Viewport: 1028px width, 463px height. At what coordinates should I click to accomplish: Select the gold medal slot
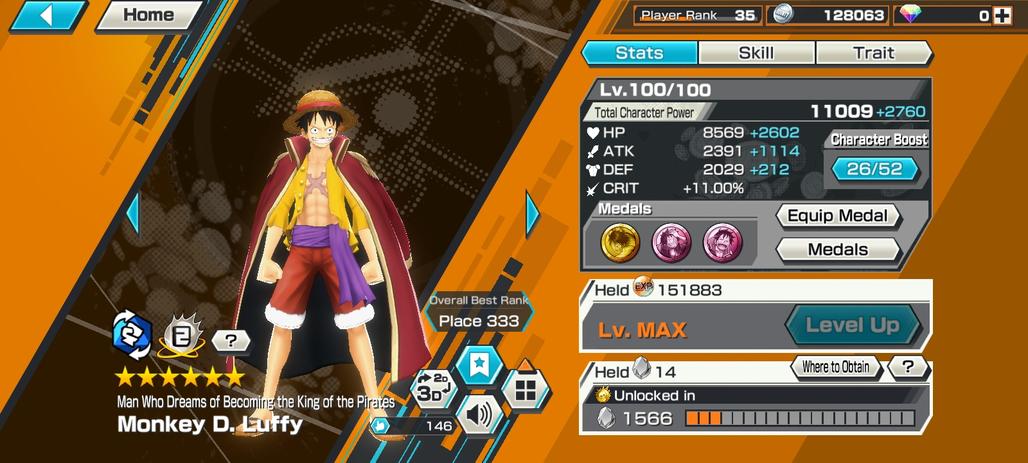click(619, 241)
